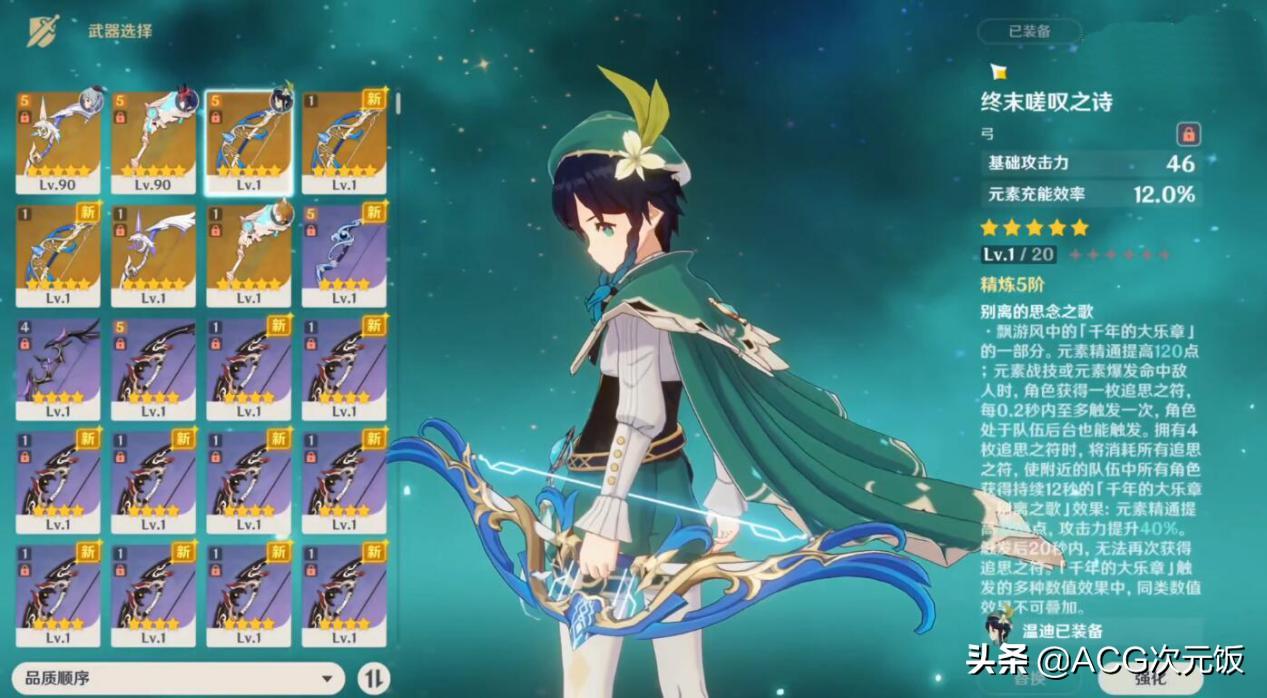Select the Lv.90 bow with the silver-haired avatar
Image resolution: width=1267 pixels, height=698 pixels.
pyautogui.click(x=58, y=141)
